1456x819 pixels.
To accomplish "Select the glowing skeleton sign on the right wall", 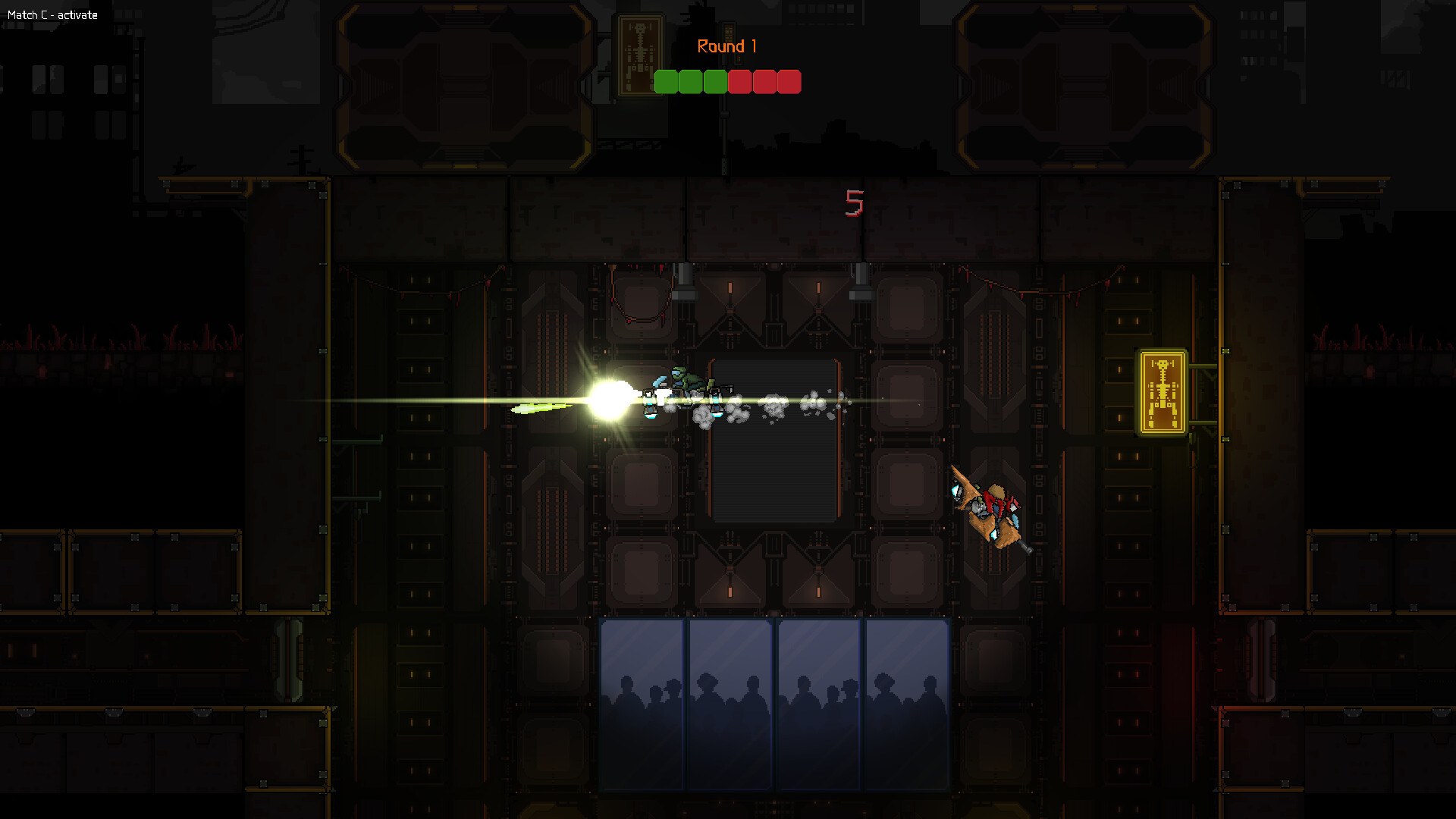I will pos(1163,390).
